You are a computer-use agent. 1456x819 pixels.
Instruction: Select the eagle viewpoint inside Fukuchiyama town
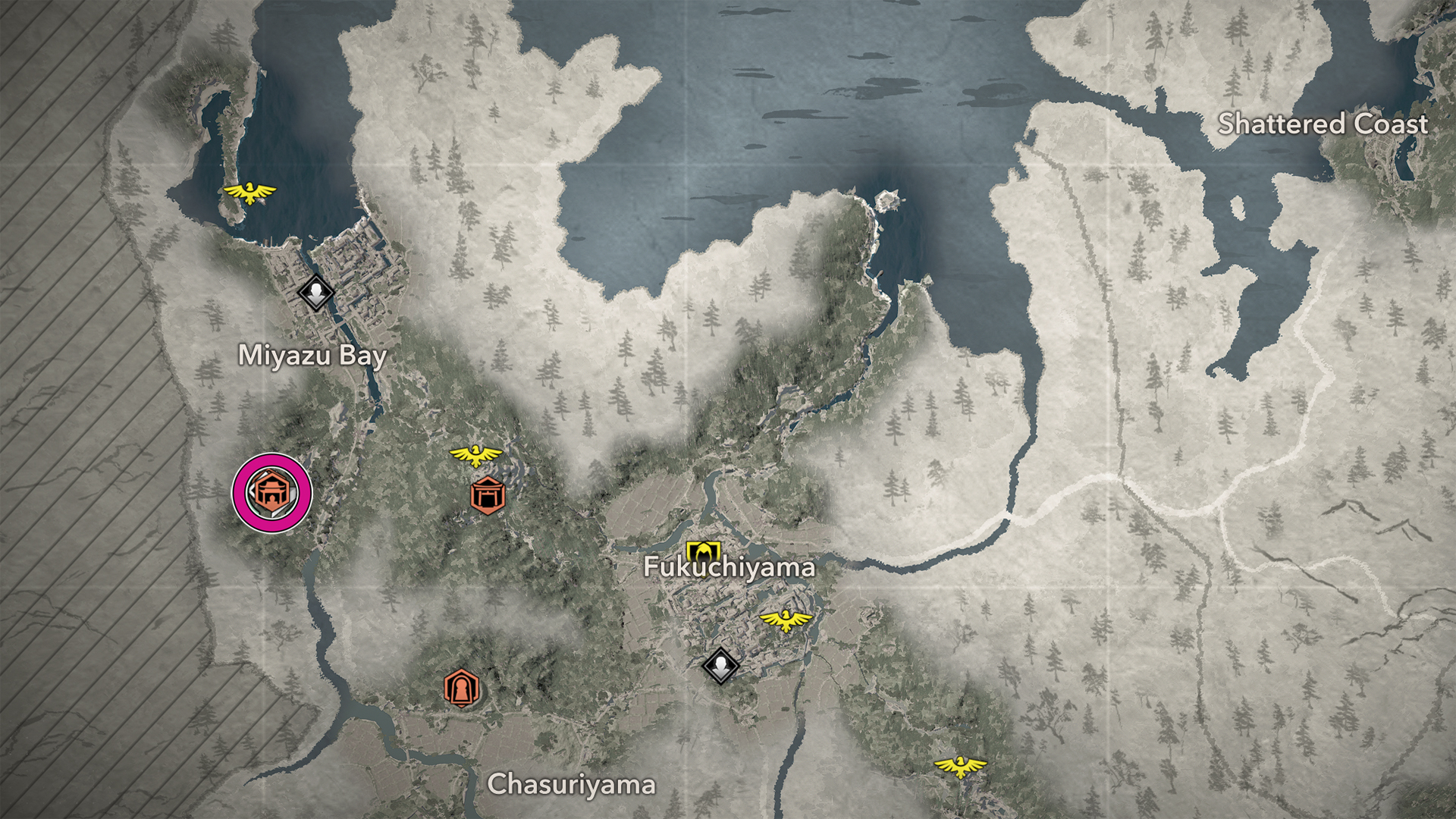click(786, 620)
